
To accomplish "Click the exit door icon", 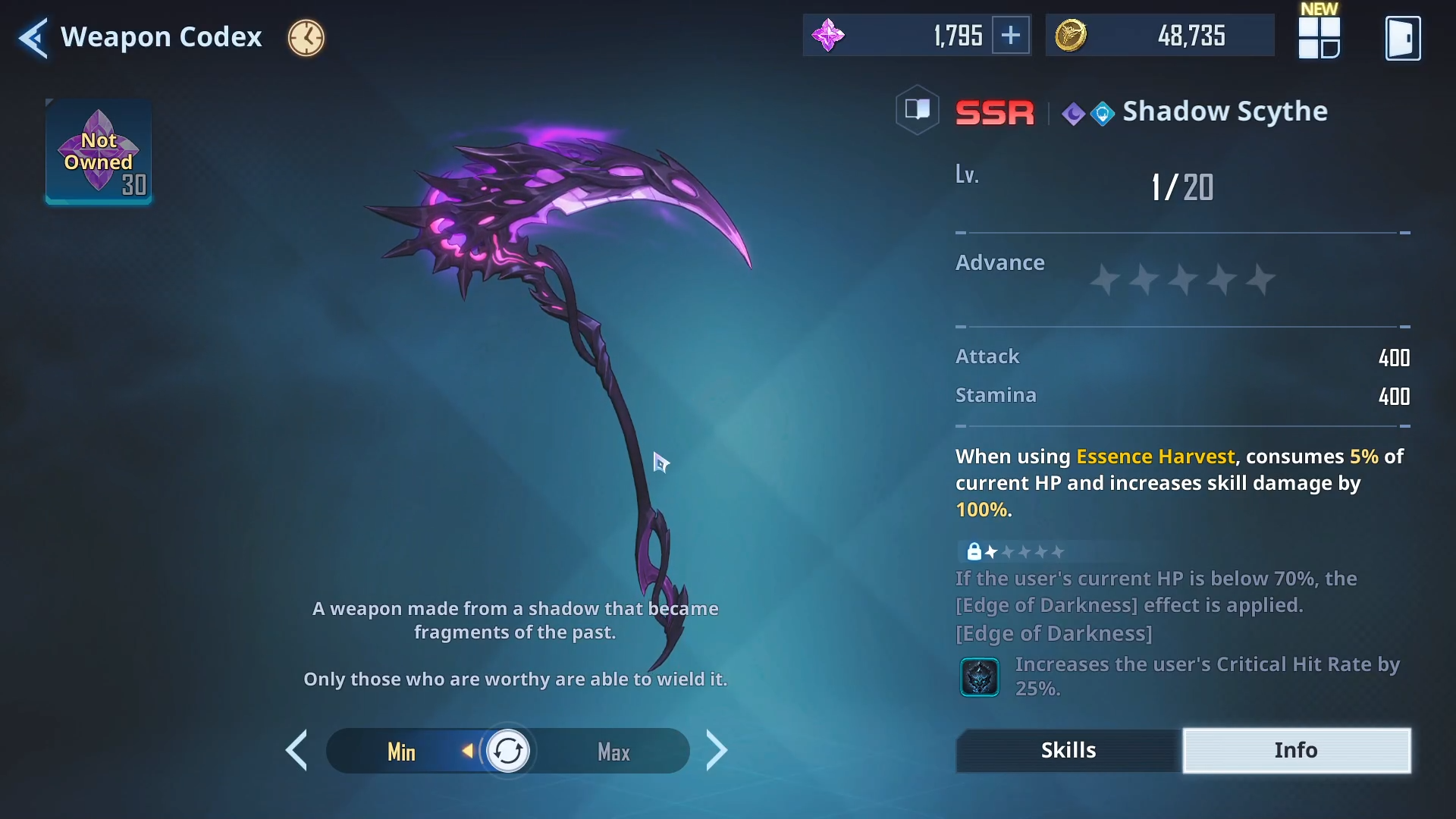I will 1402,38.
